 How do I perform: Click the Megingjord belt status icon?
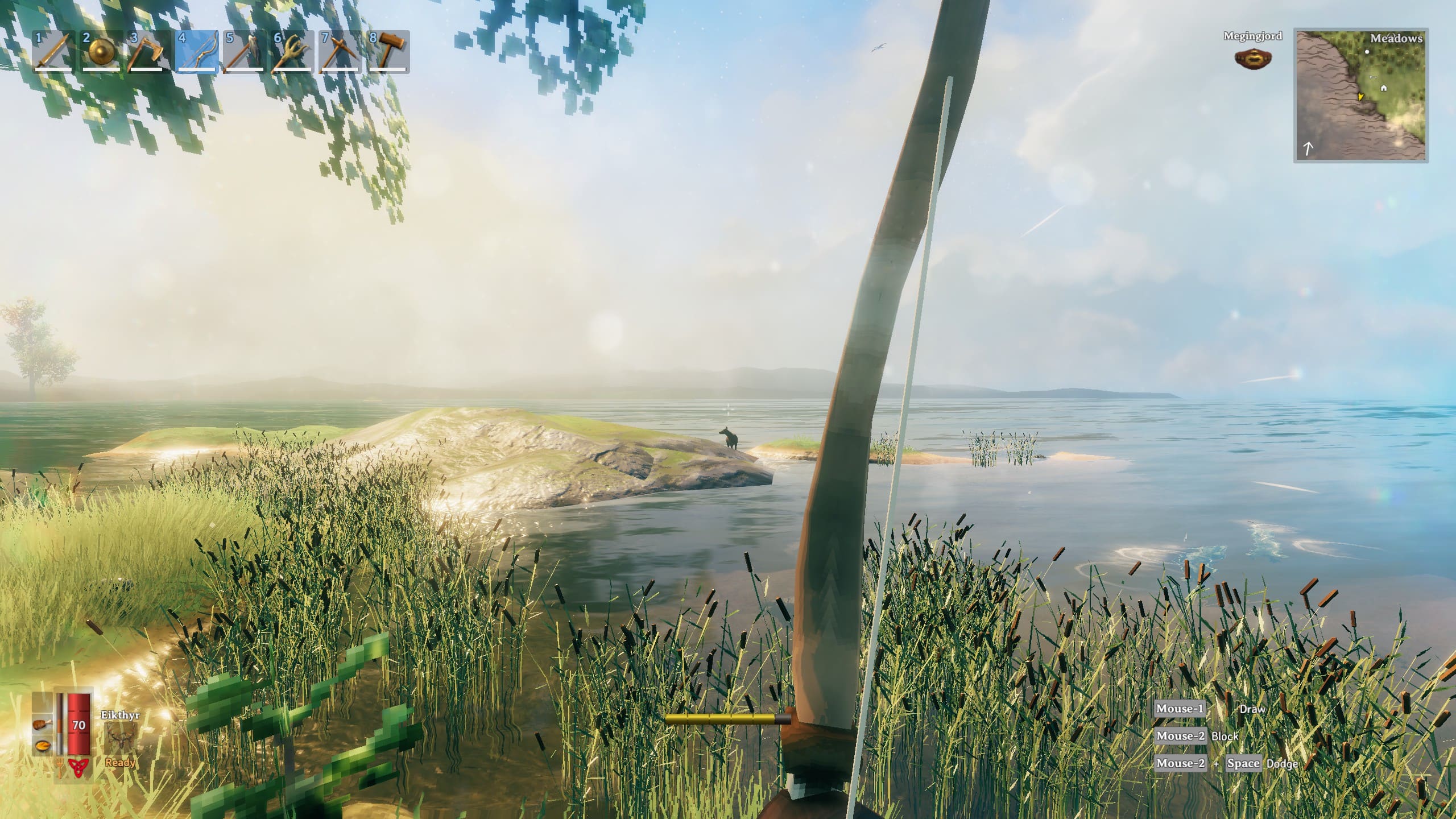point(1252,58)
